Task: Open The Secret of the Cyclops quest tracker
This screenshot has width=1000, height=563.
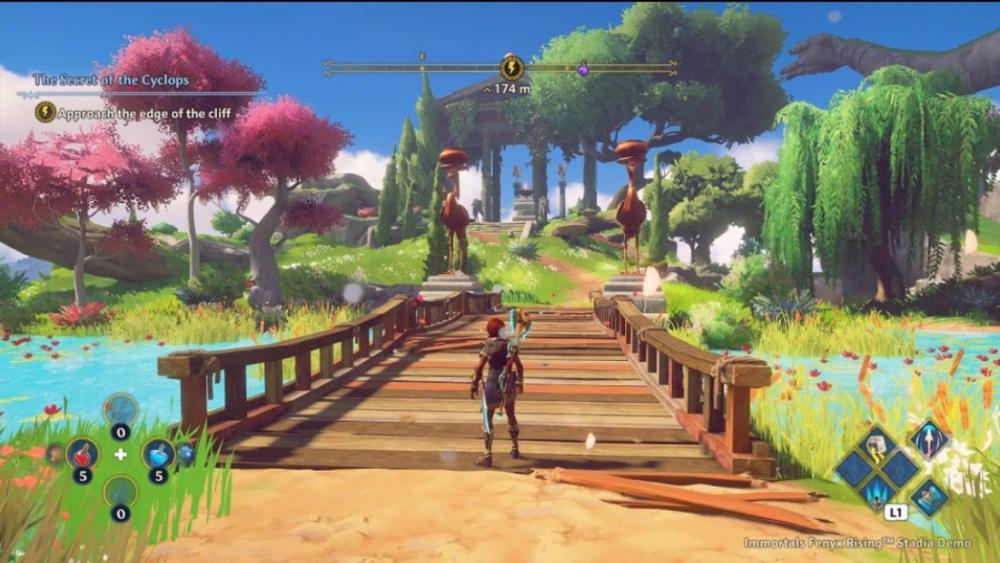Action: click(111, 80)
